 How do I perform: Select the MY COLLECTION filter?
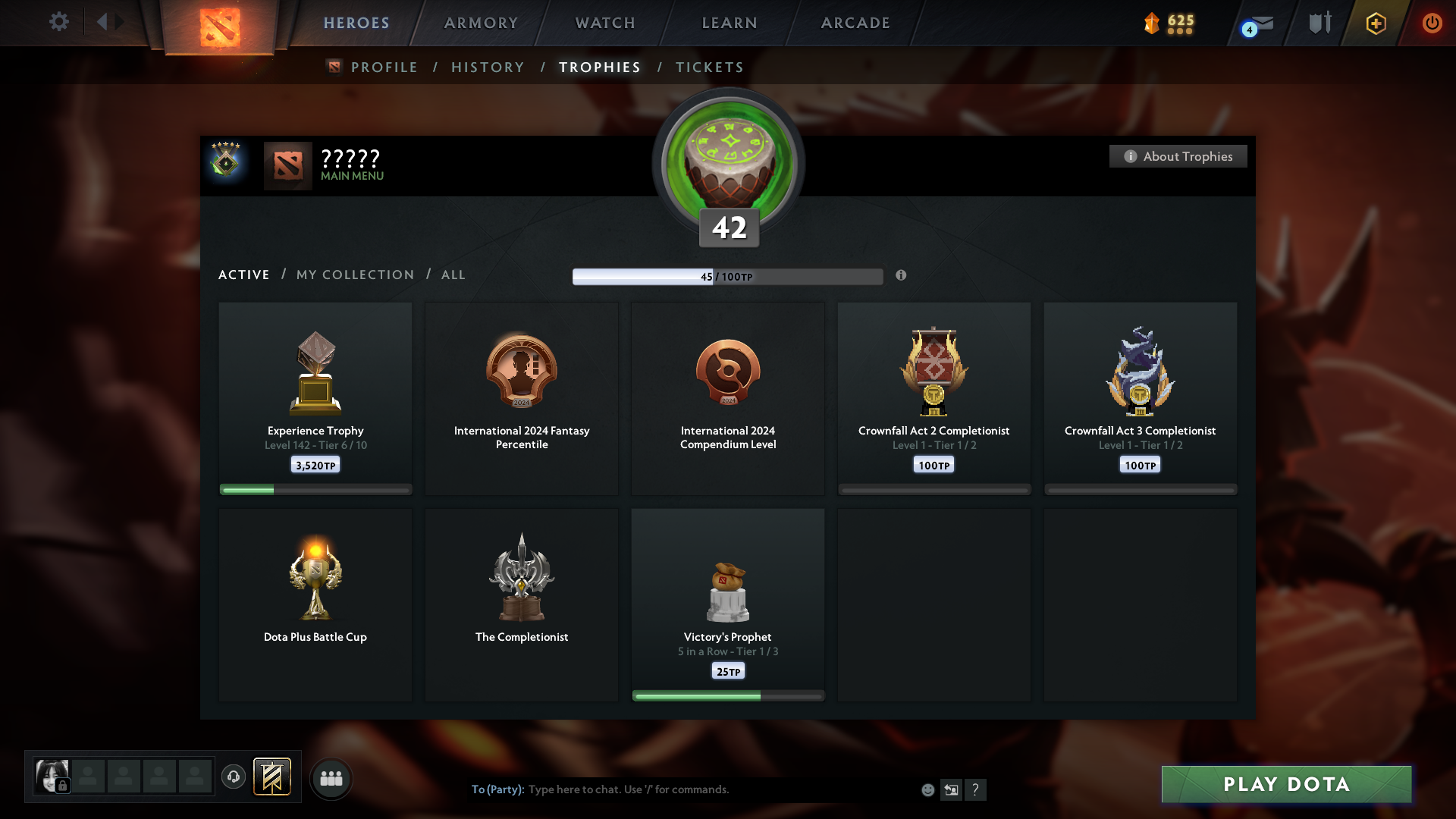pyautogui.click(x=354, y=275)
